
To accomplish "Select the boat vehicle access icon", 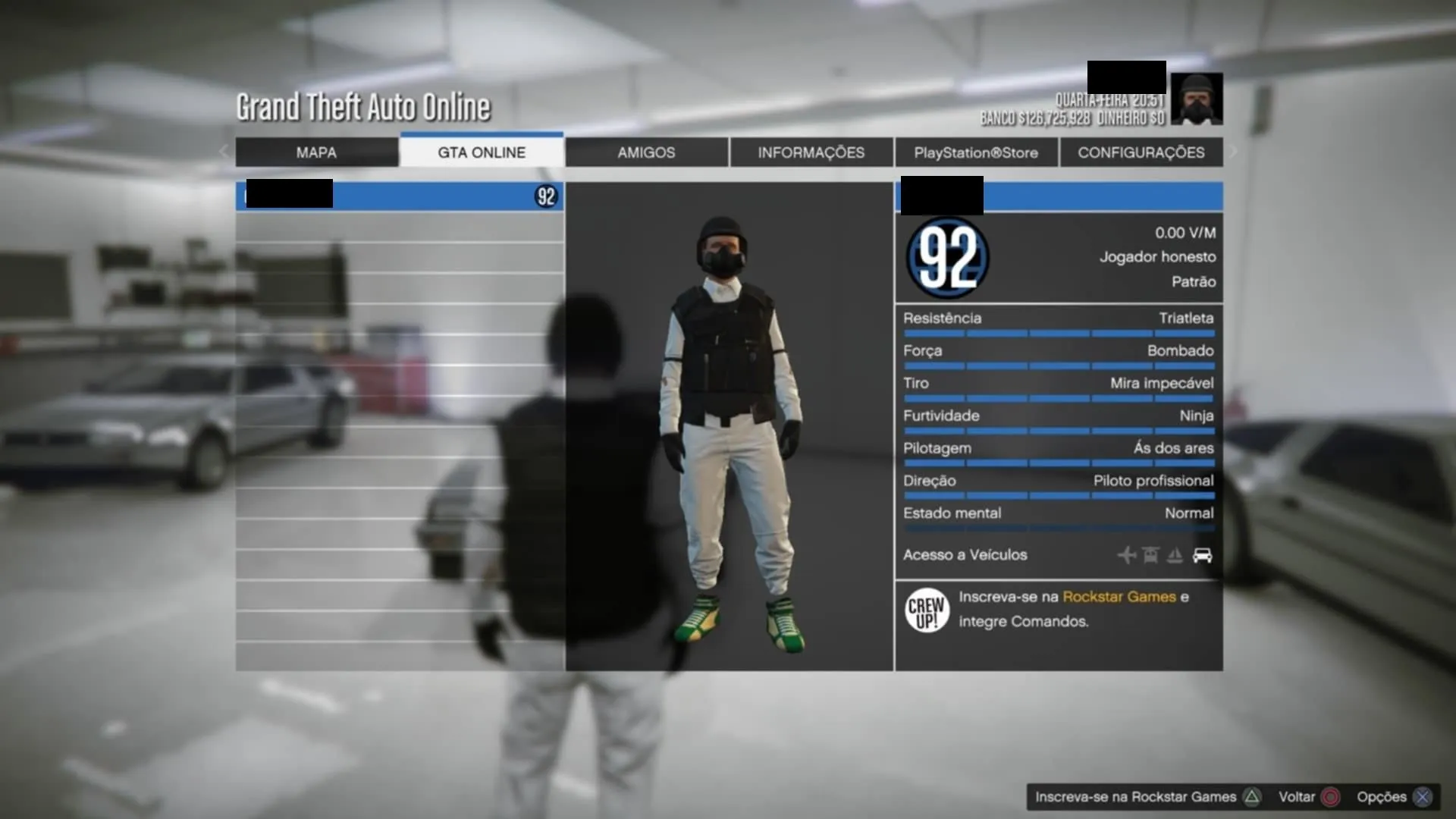I will coord(1174,555).
